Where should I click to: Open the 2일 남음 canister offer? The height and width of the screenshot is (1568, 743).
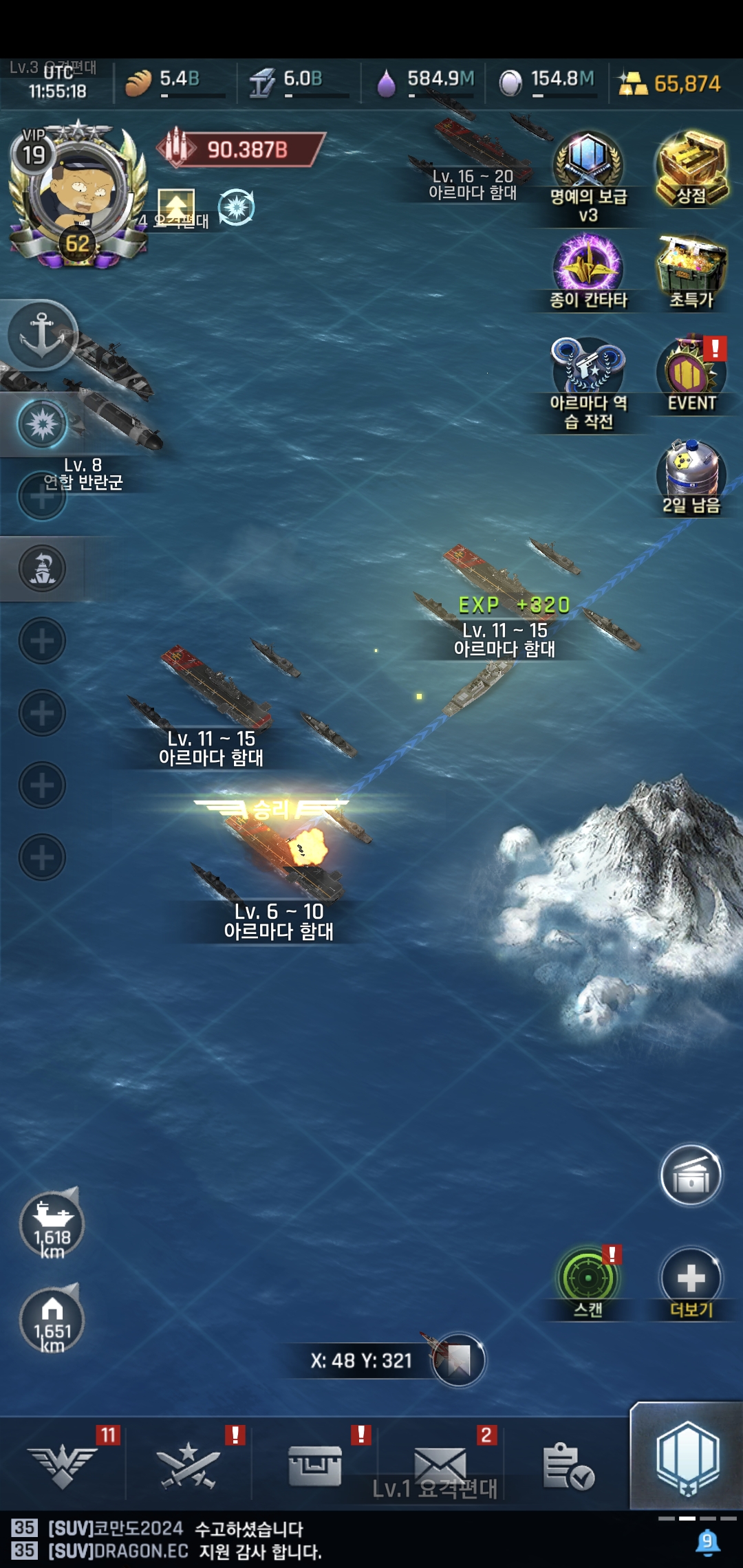tap(691, 475)
